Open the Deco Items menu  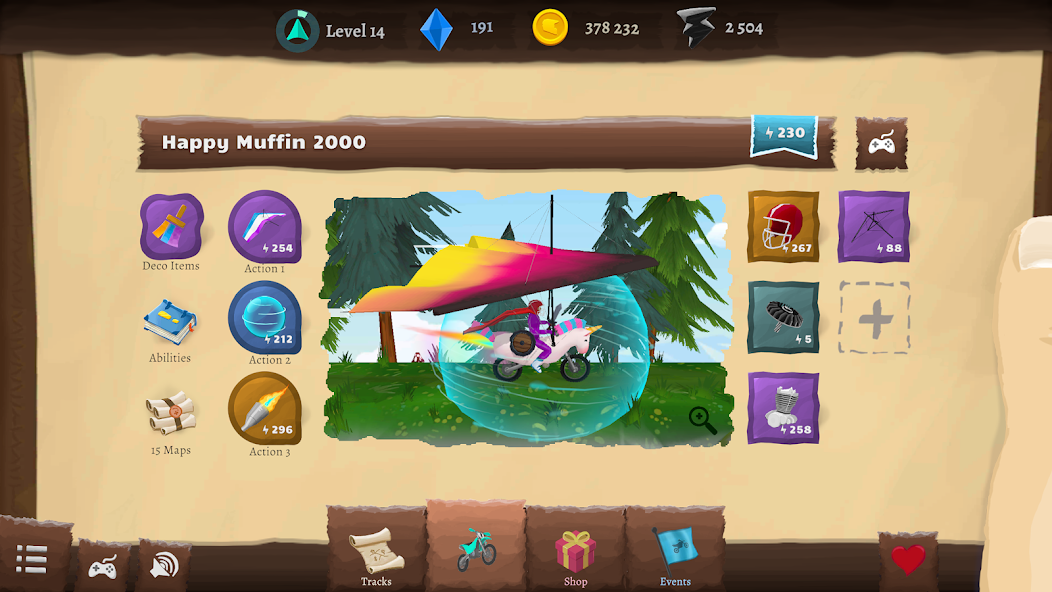pos(171,229)
